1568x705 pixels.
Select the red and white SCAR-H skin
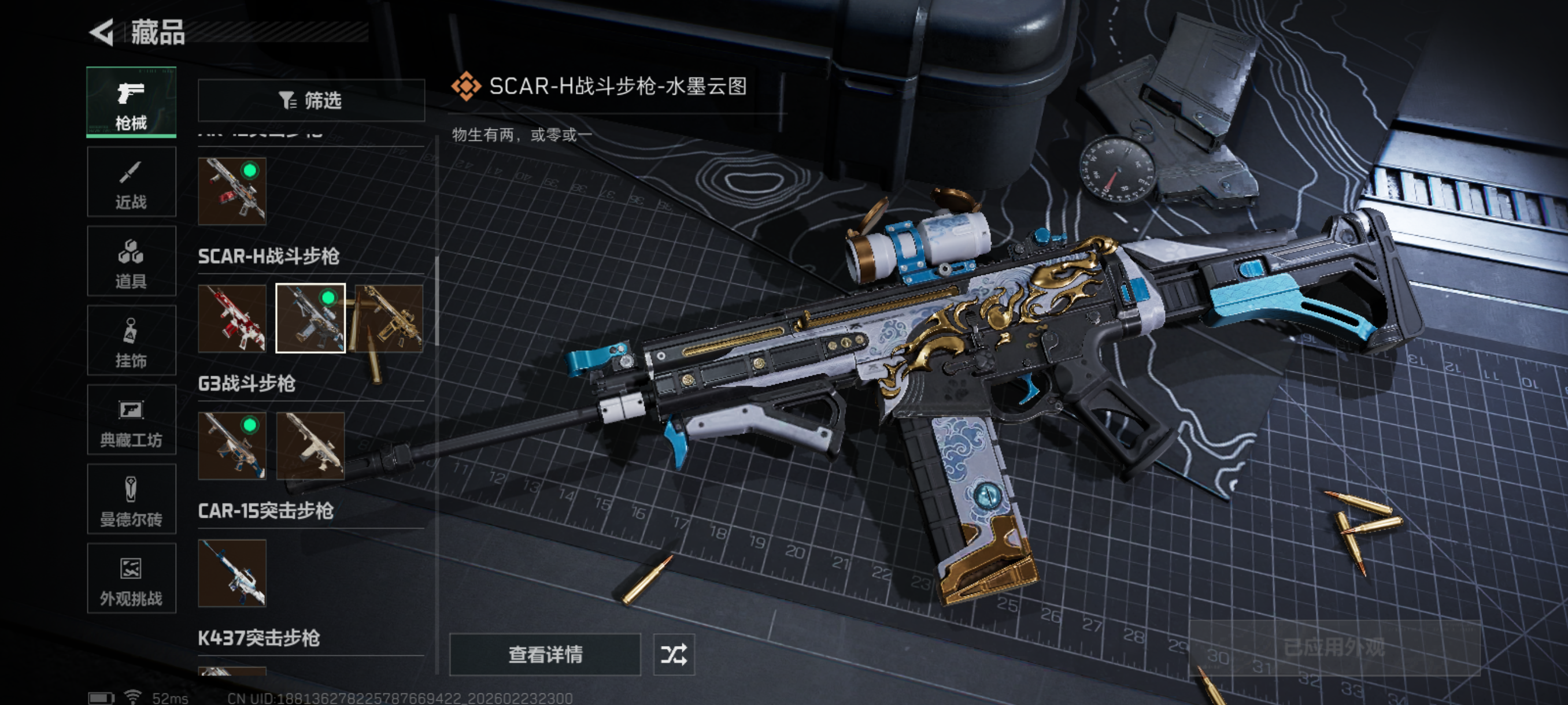(232, 318)
